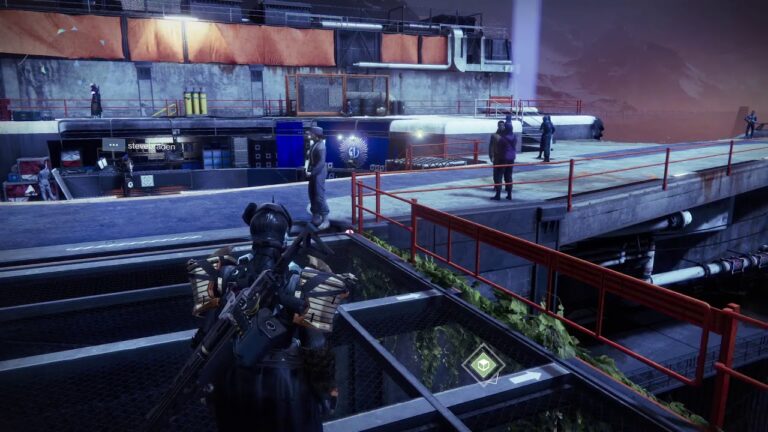
Task: Select the green cube waypoint marker
Action: [x=484, y=363]
